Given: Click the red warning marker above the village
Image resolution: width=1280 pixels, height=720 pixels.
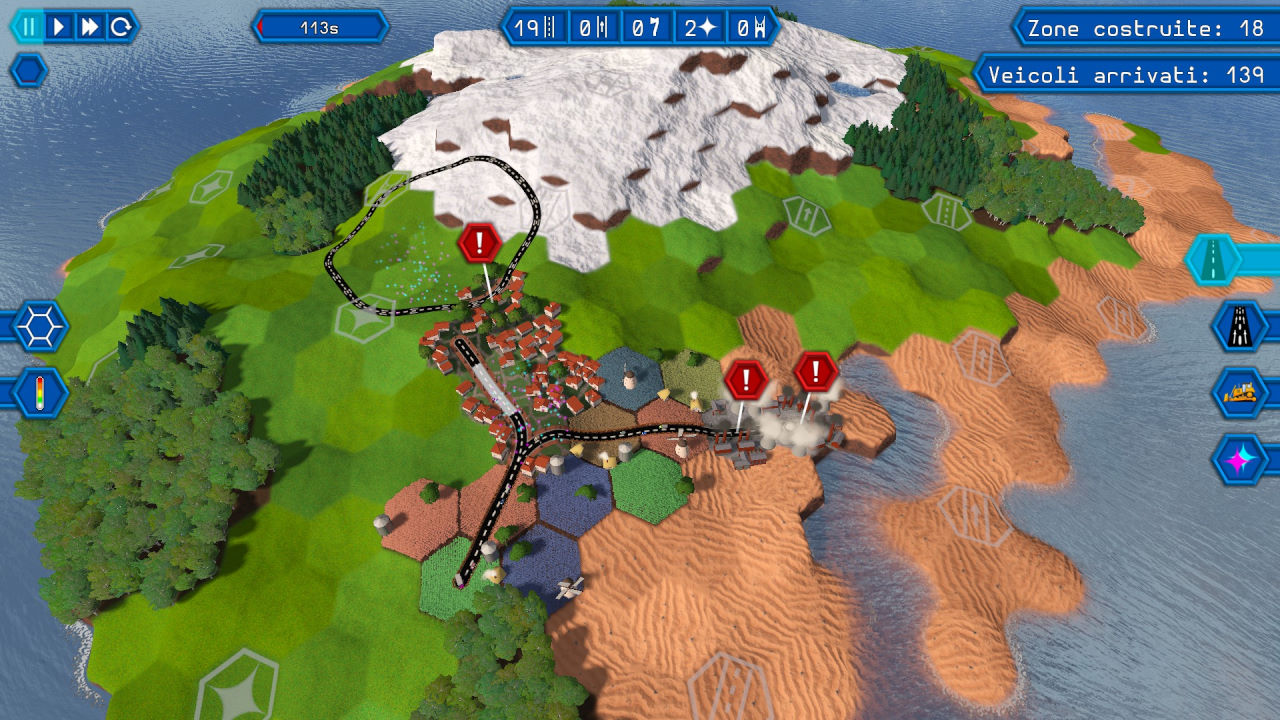Looking at the screenshot, I should point(480,243).
